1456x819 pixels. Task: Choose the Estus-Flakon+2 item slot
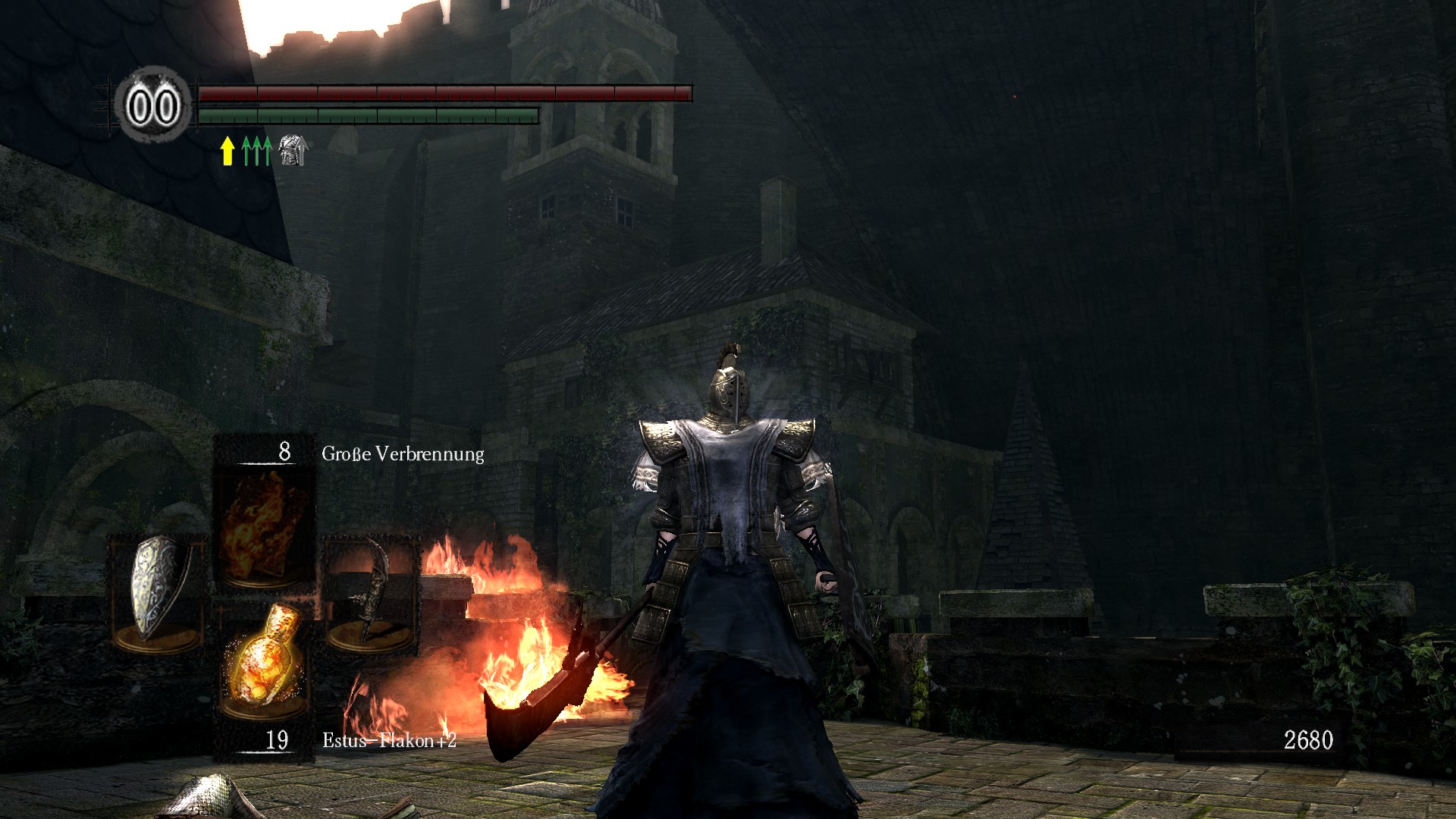tap(262, 660)
